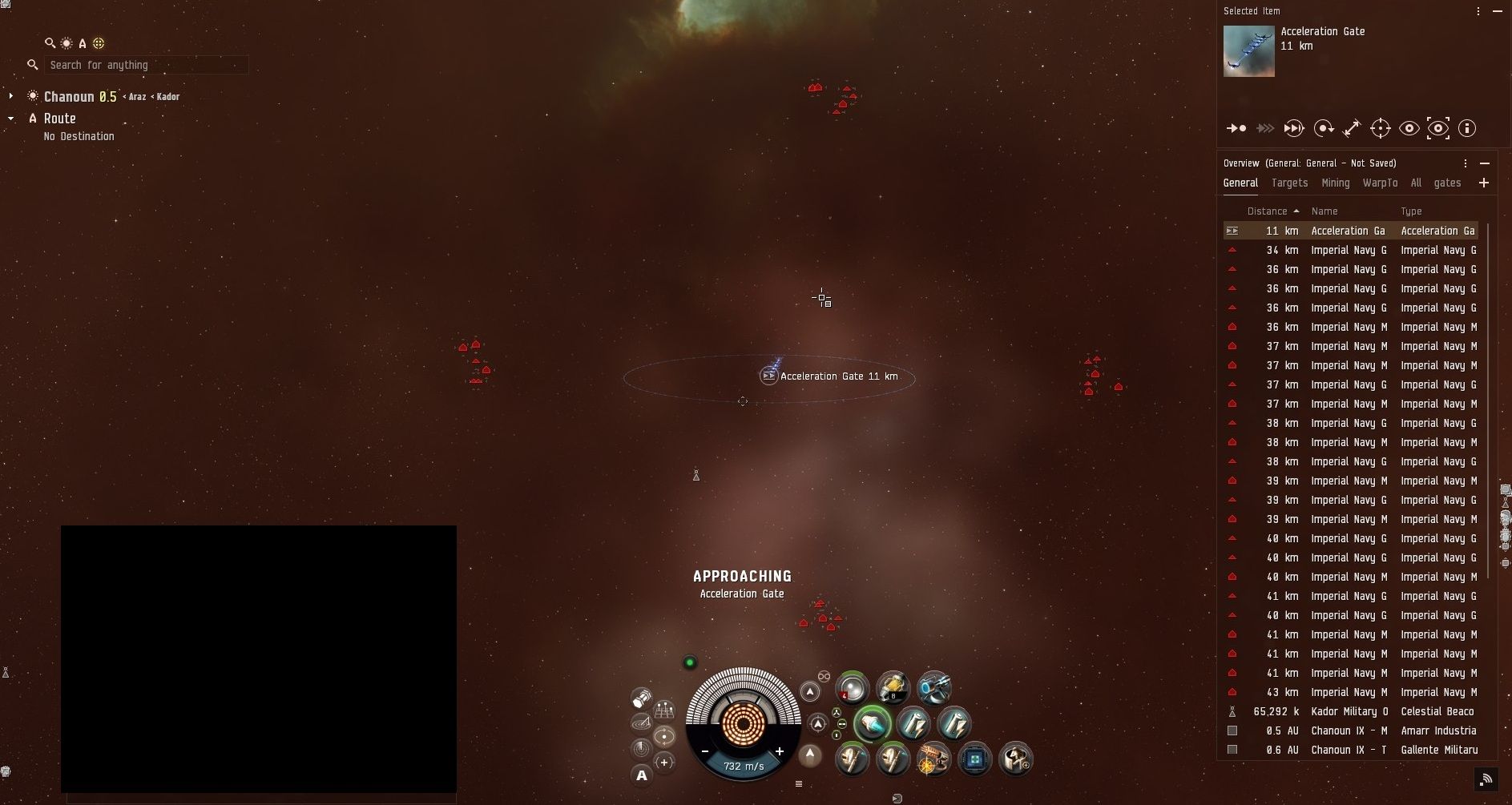The width and height of the screenshot is (1512, 805).
Task: Open the Mining overview tab
Action: (x=1335, y=183)
